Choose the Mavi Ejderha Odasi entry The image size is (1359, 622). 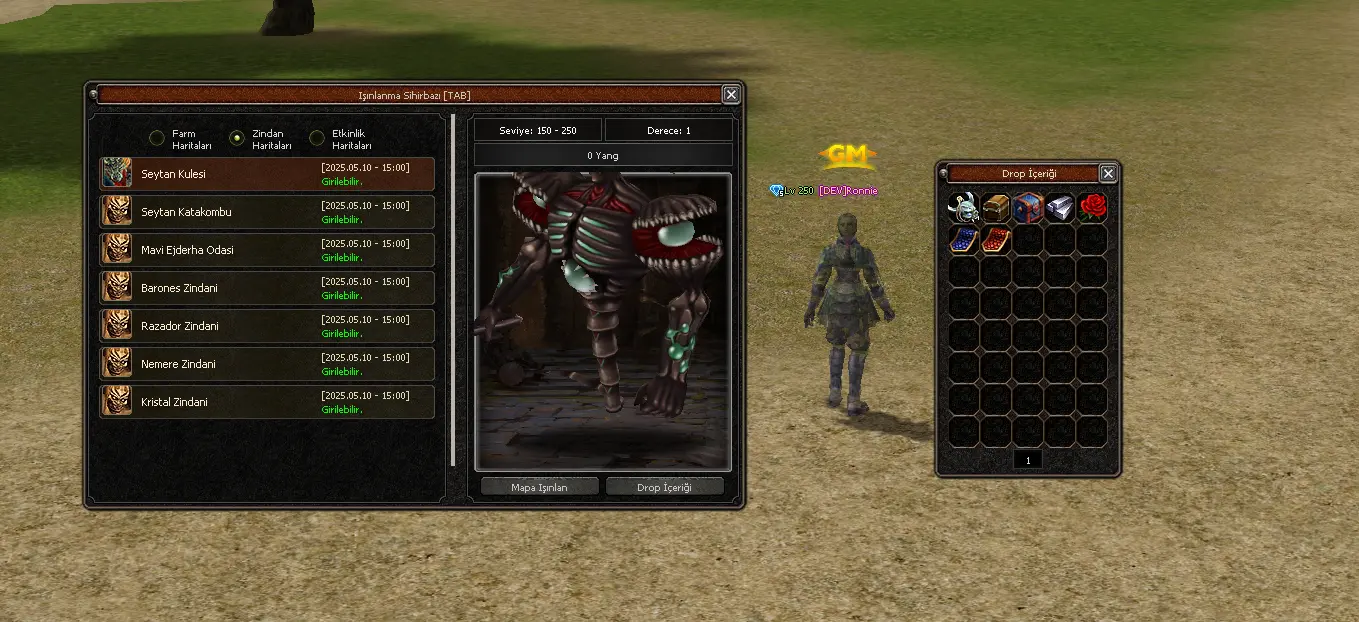pyautogui.click(x=267, y=250)
